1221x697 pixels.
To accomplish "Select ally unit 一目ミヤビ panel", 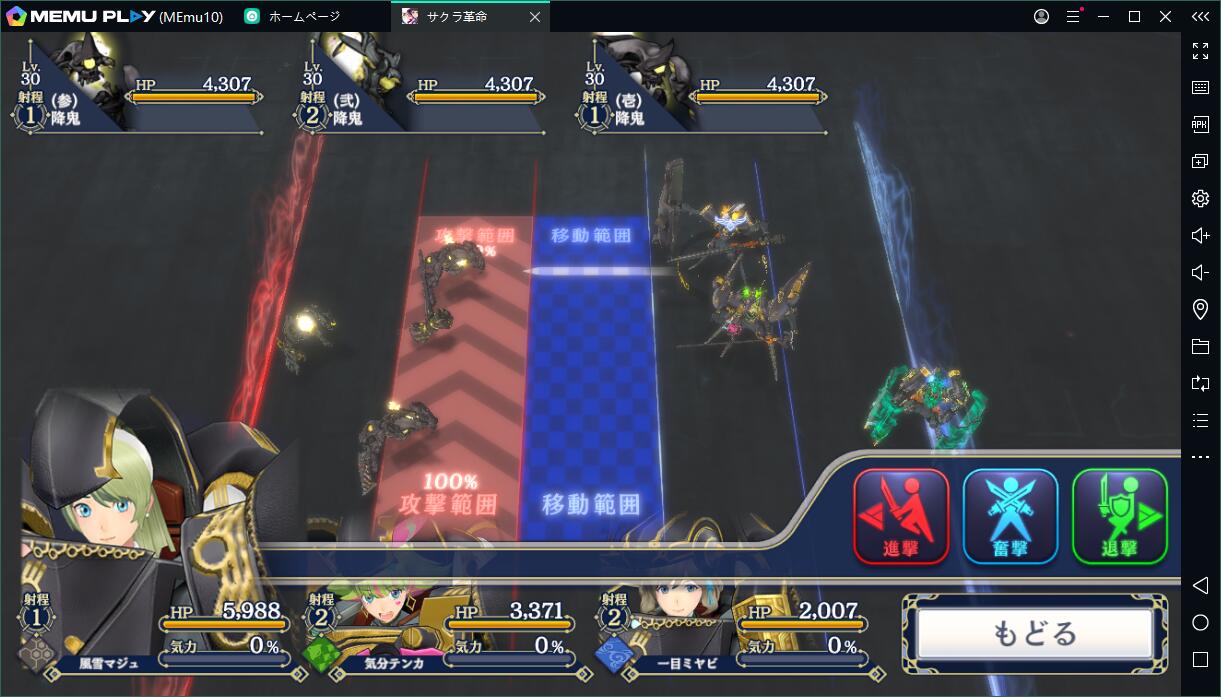I will pos(730,636).
